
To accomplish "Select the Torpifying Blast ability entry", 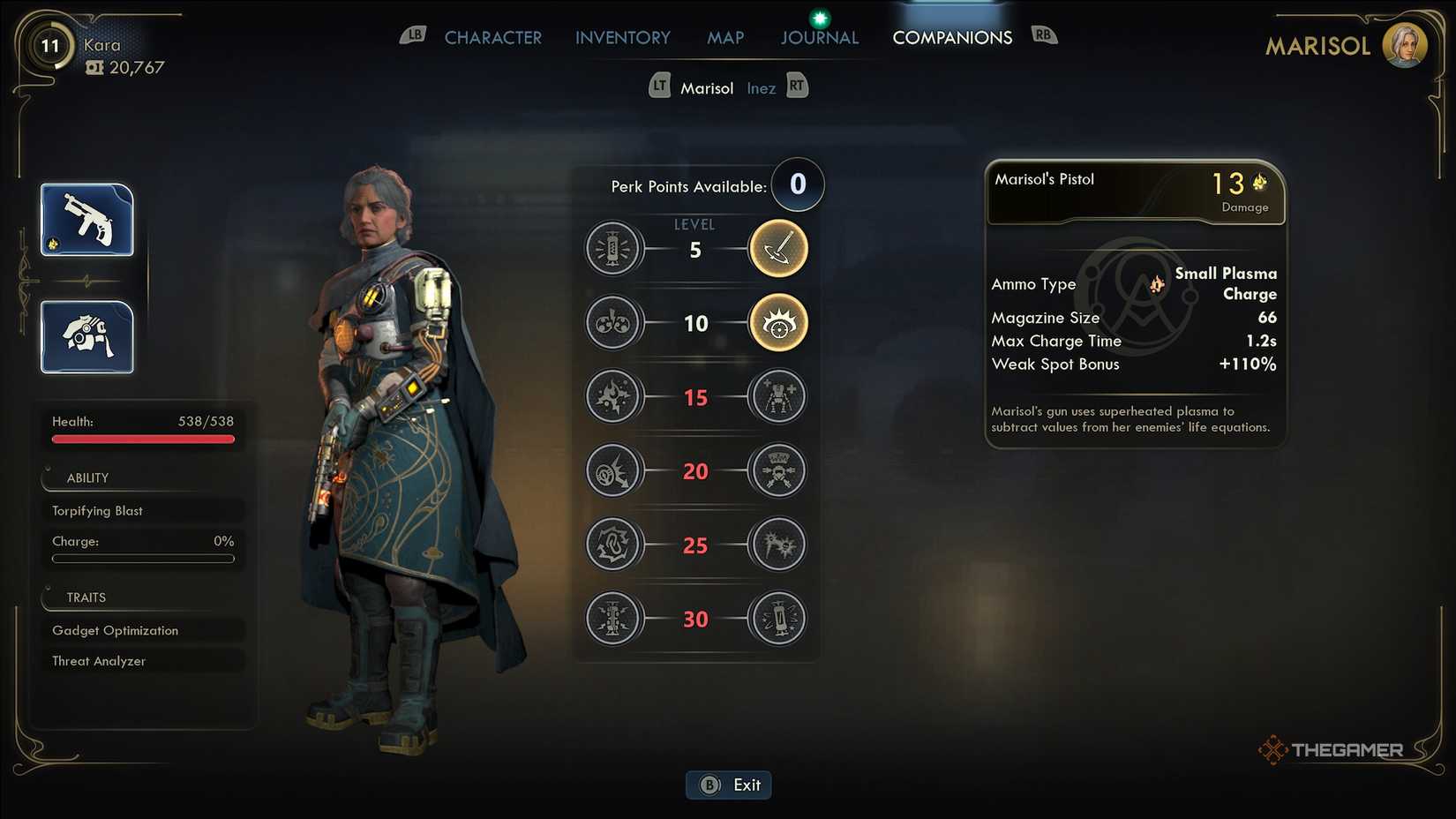I will pos(142,511).
